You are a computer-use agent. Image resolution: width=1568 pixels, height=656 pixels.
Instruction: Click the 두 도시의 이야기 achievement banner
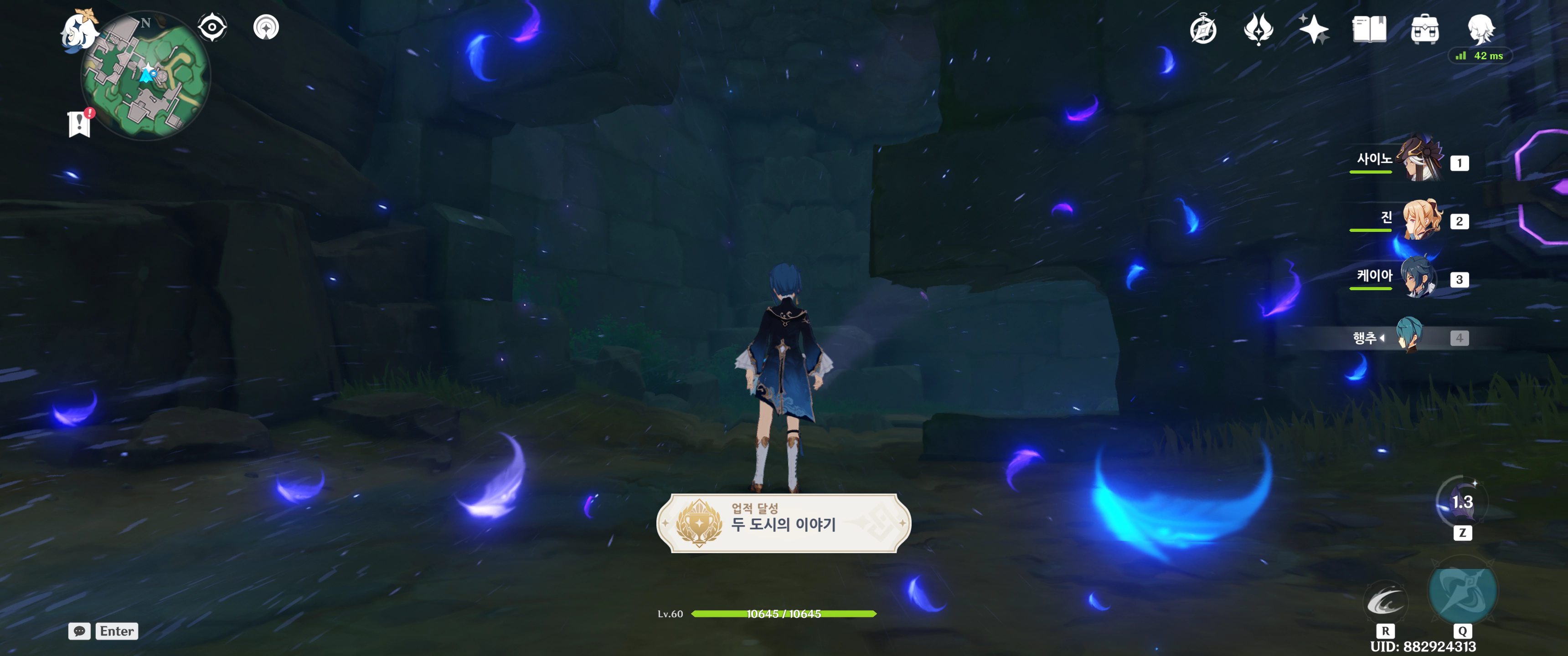(x=784, y=523)
